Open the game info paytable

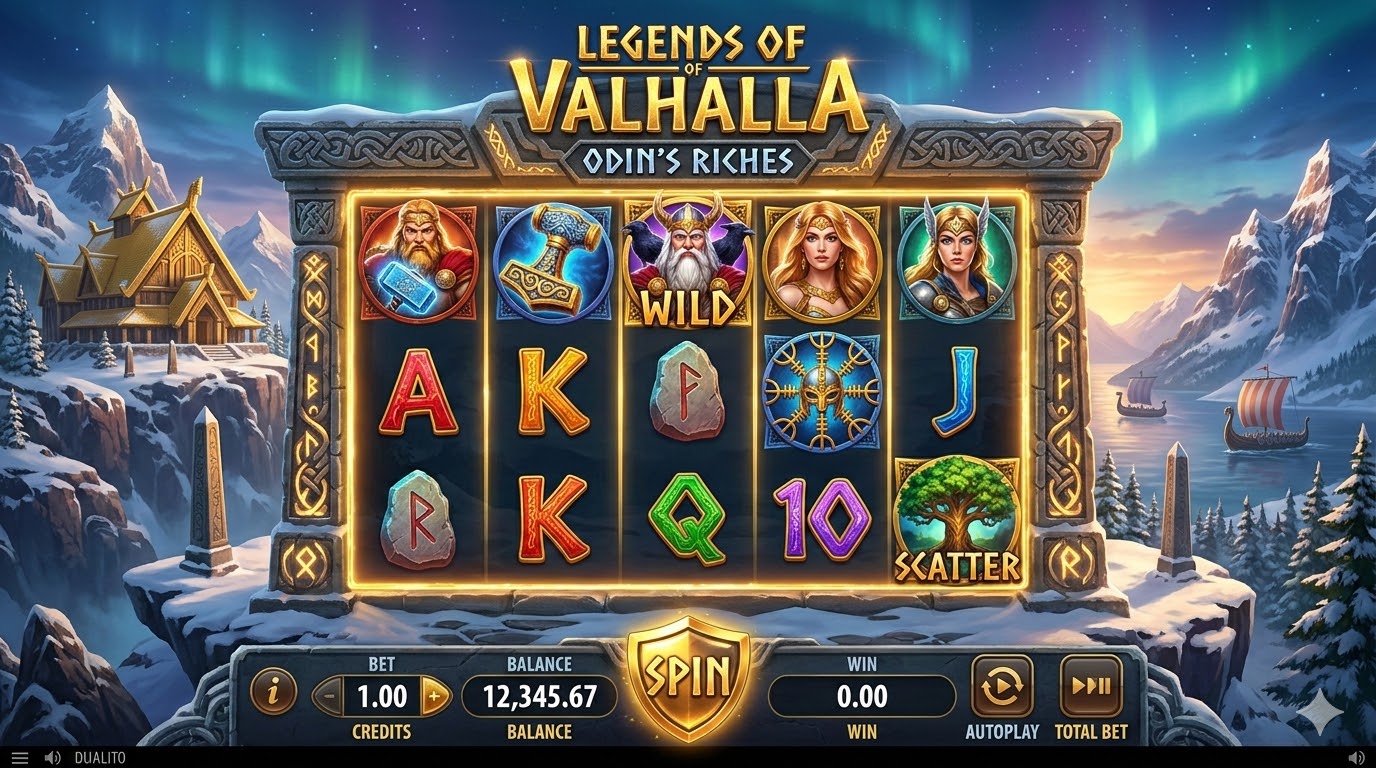click(273, 691)
